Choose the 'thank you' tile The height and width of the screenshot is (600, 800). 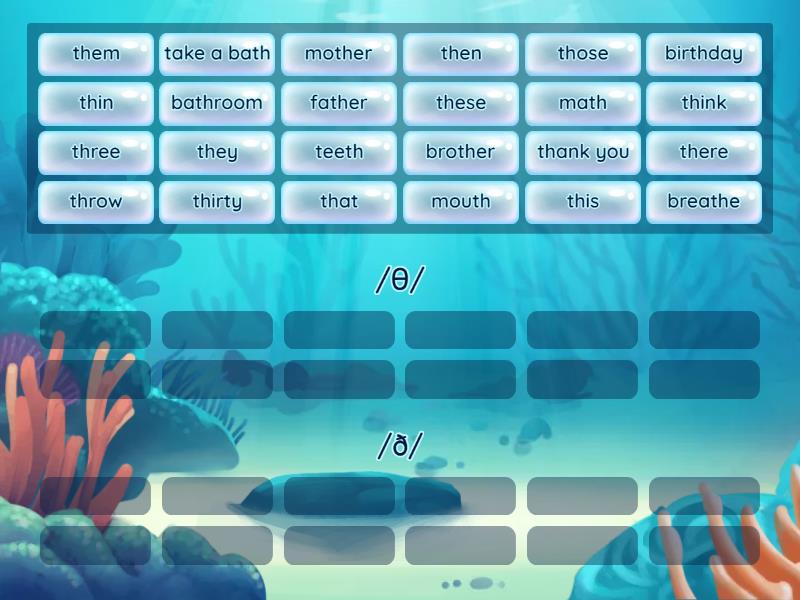583,152
